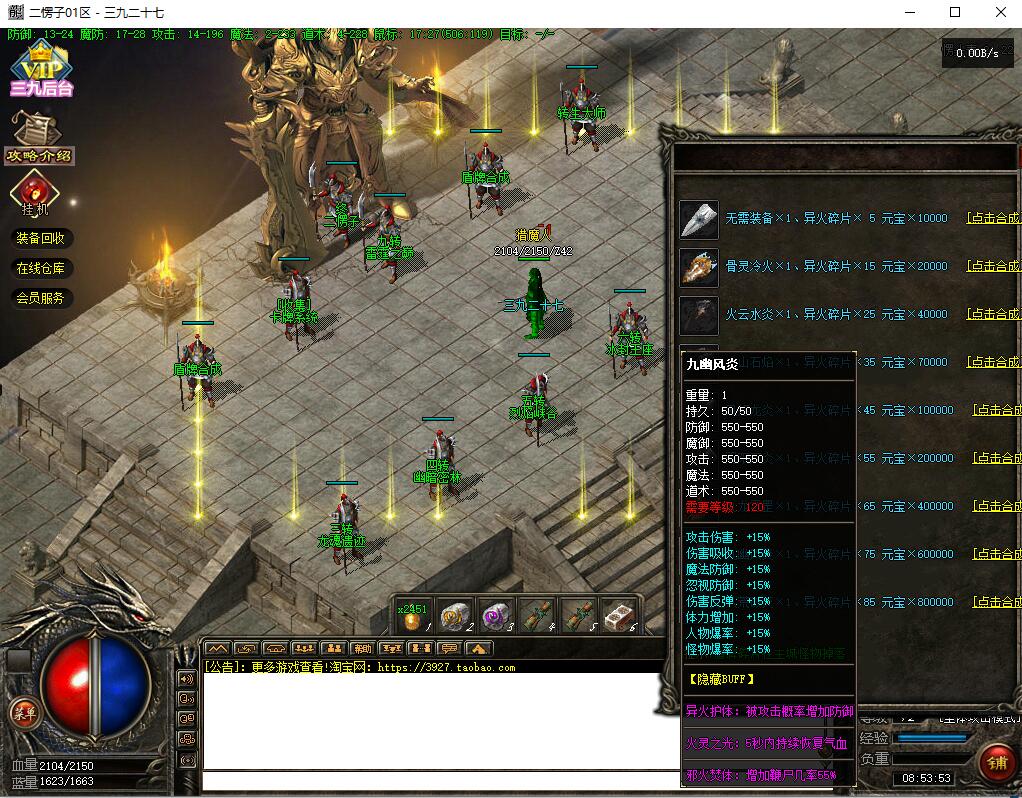The image size is (1022, 798).
Task: Open the 装备回收 equipment recycling menu
Action: 40,238
